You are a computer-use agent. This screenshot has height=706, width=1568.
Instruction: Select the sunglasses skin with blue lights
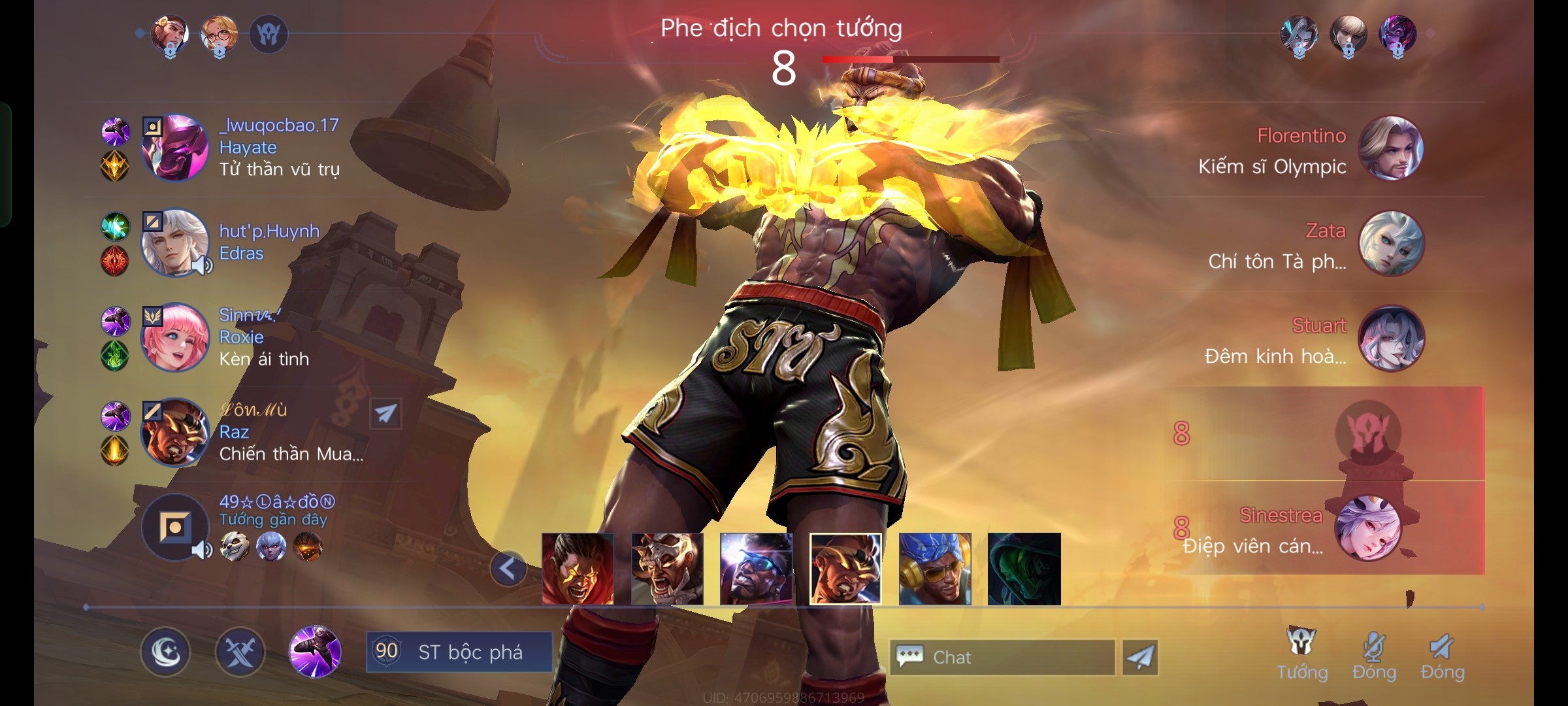coord(756,569)
